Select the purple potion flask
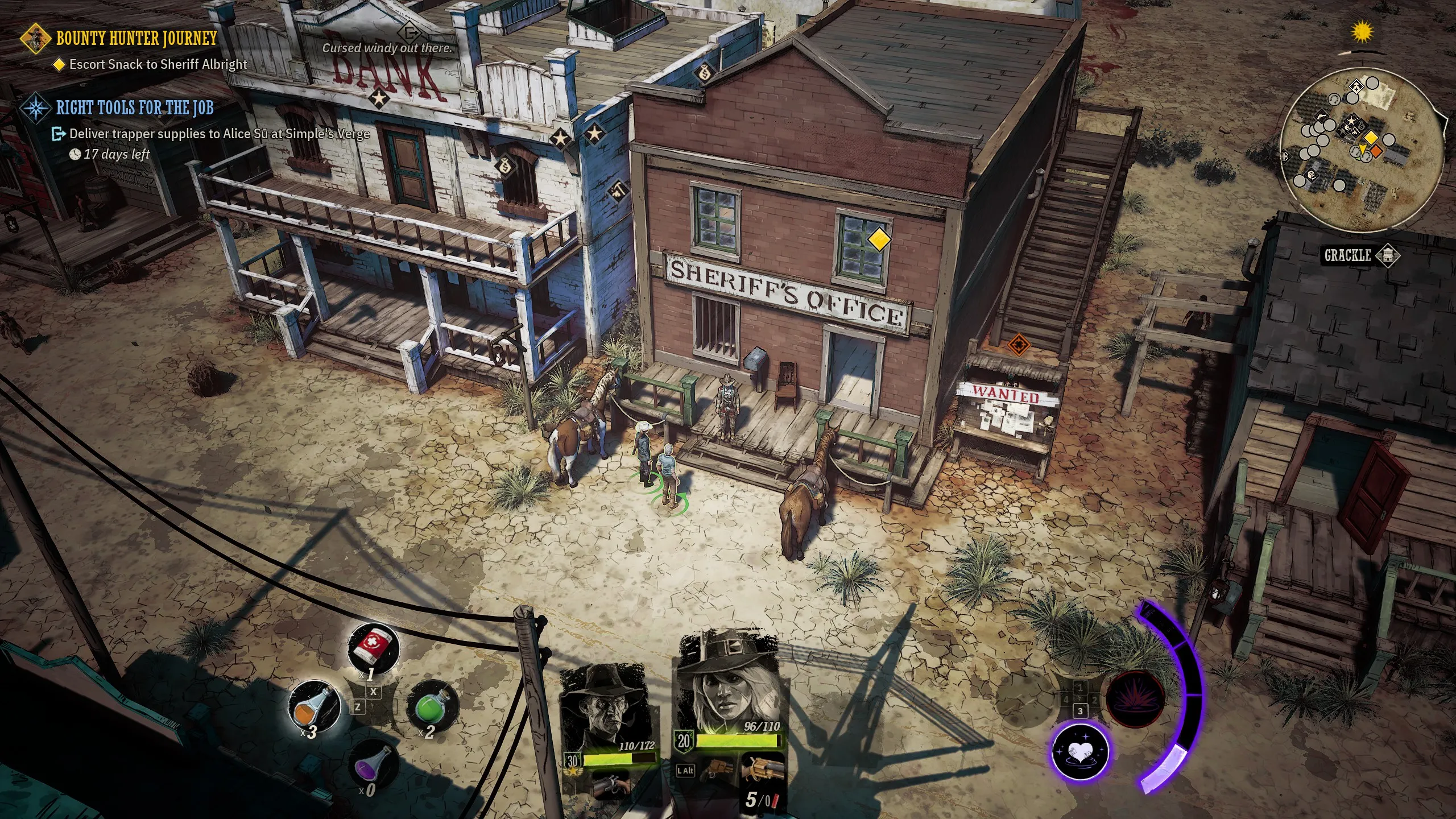This screenshot has height=819, width=1456. coord(373,764)
